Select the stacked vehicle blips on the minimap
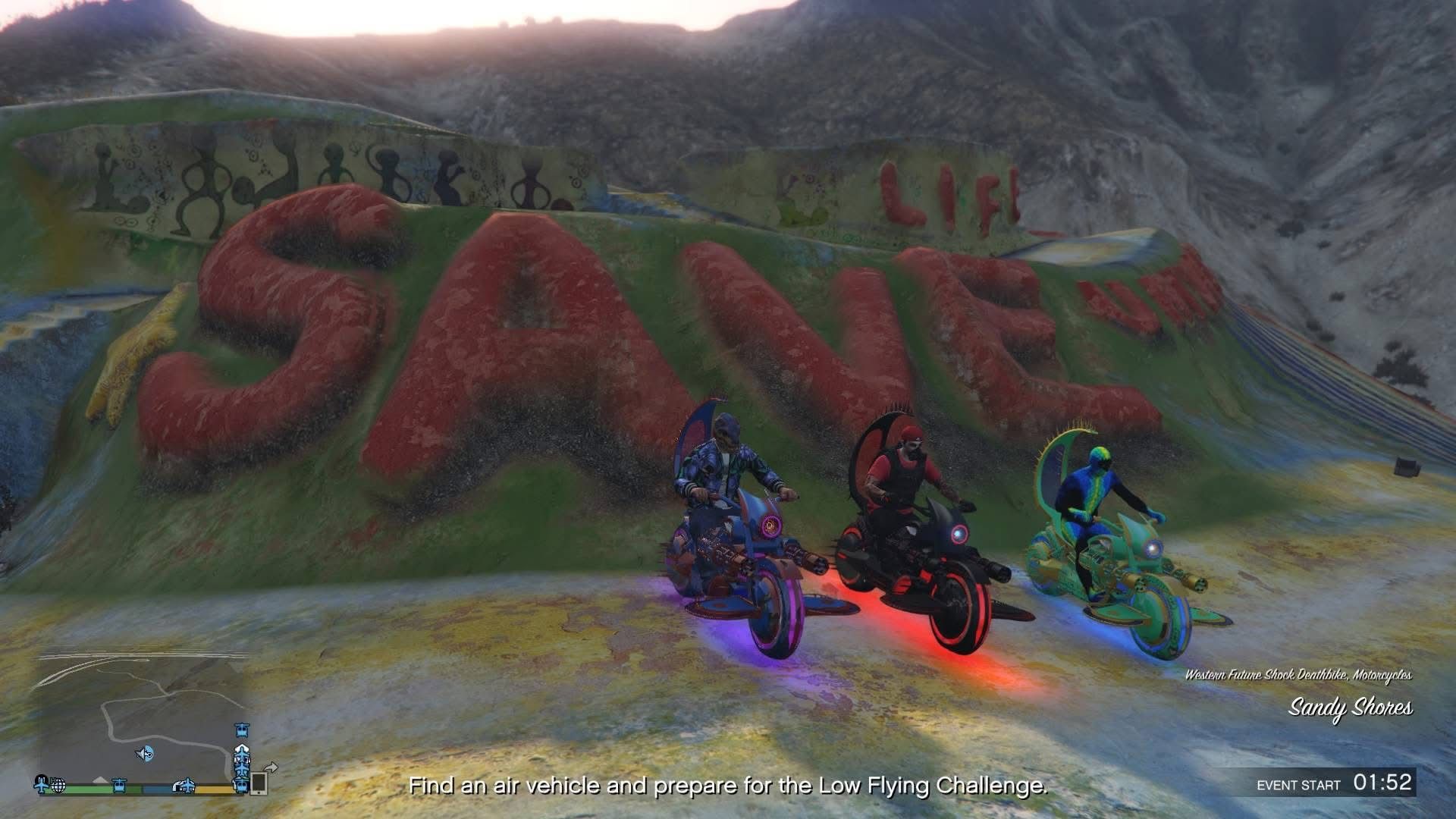The image size is (1456, 819). click(242, 760)
